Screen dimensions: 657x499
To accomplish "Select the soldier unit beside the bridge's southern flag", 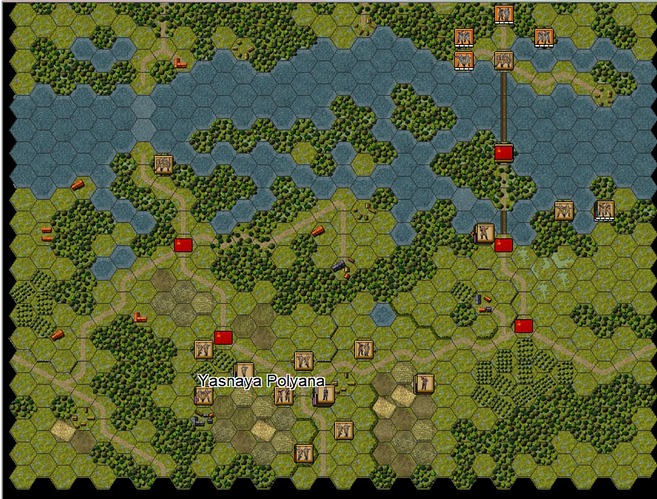I will click(x=484, y=234).
